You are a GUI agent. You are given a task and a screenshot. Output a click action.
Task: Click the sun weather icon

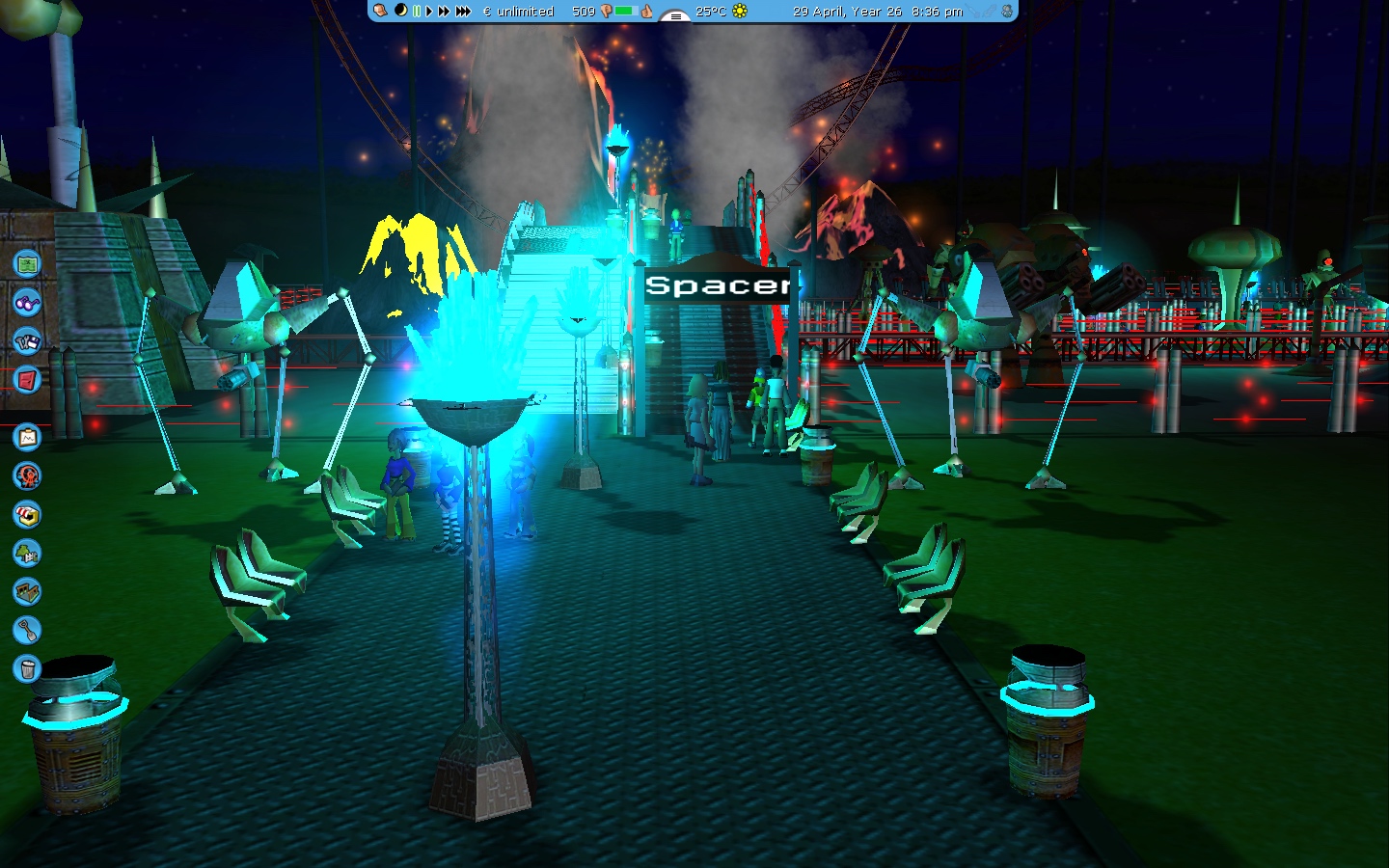tap(740, 11)
